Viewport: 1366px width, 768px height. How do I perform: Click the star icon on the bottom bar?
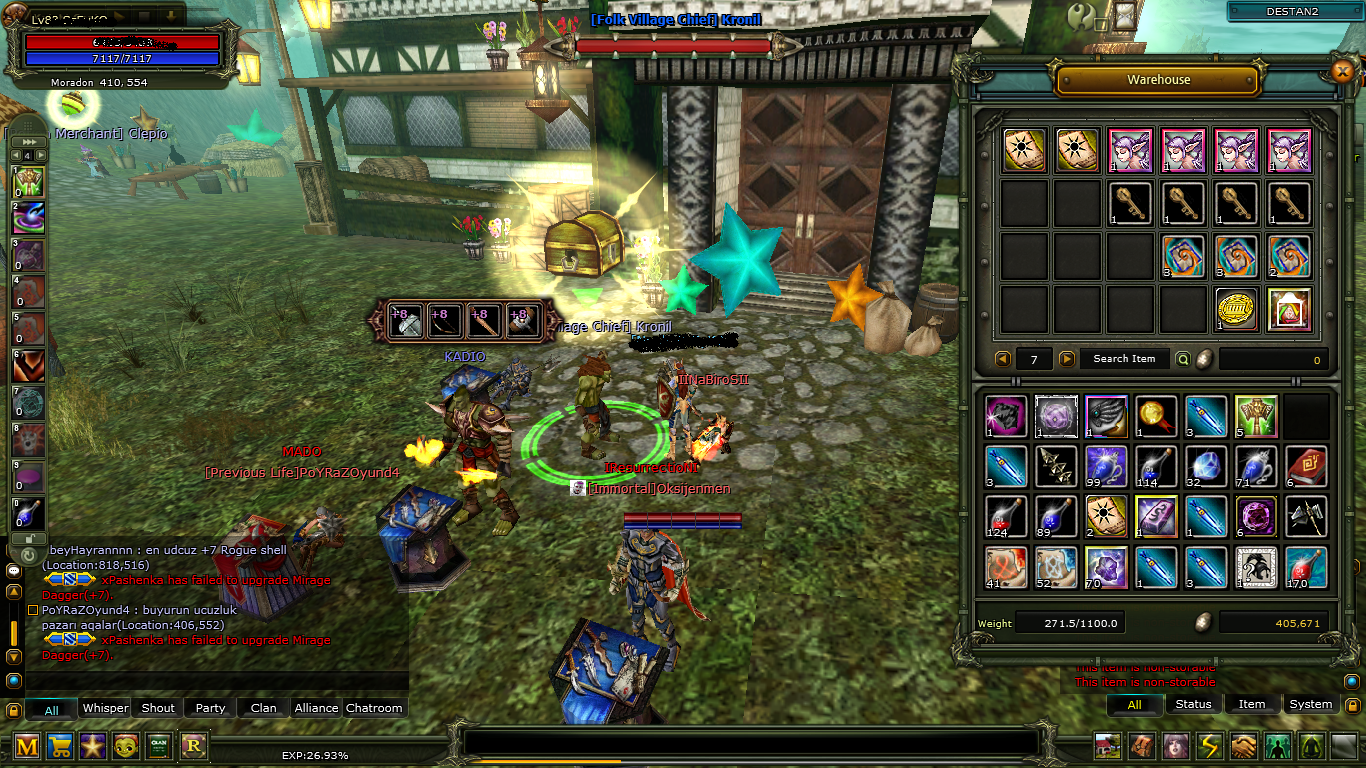pyautogui.click(x=95, y=746)
